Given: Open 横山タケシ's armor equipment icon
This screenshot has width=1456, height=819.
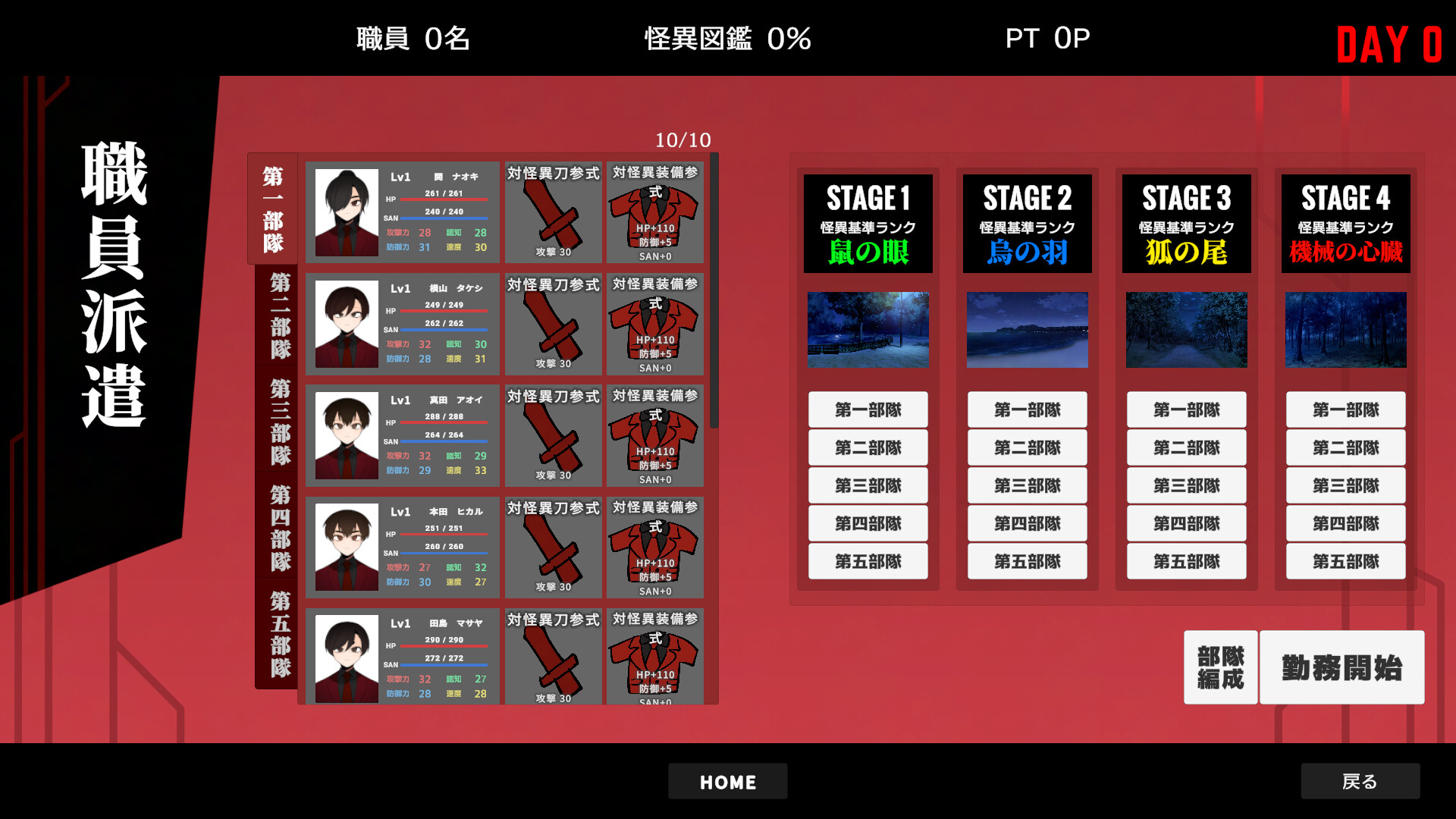Looking at the screenshot, I should [x=655, y=325].
